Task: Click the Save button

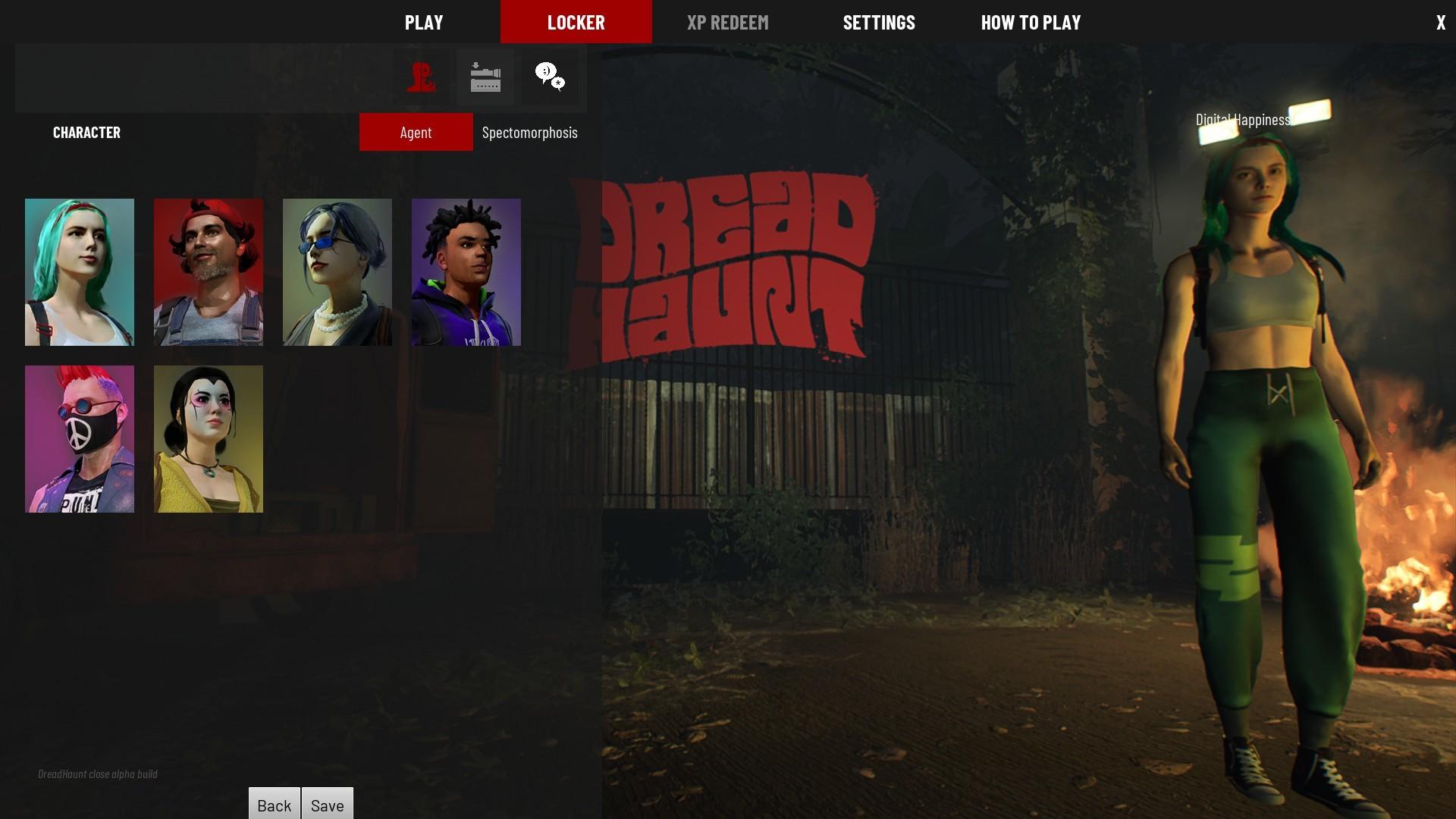Action: tap(327, 805)
